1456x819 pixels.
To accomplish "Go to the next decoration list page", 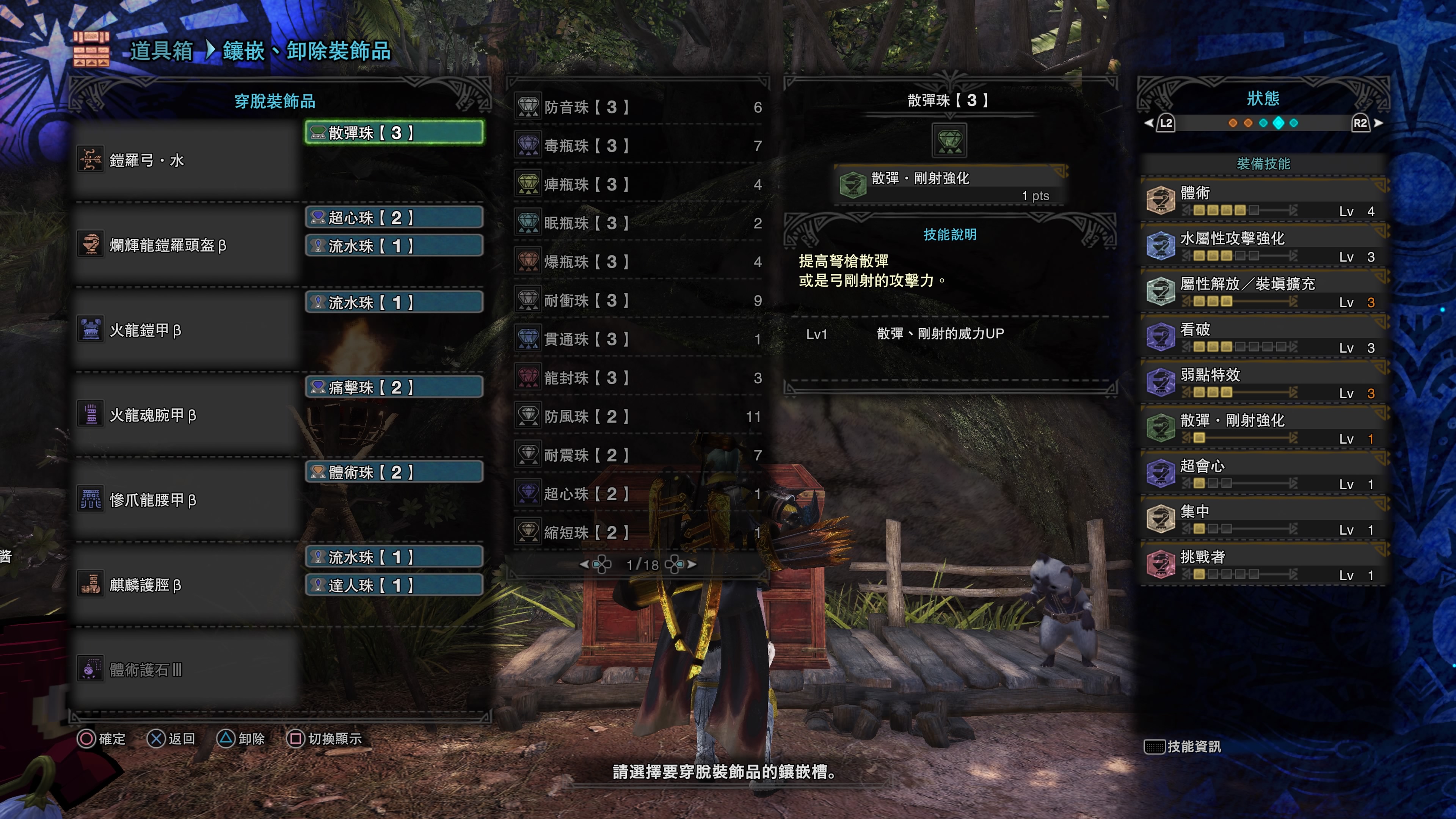I will click(x=691, y=564).
